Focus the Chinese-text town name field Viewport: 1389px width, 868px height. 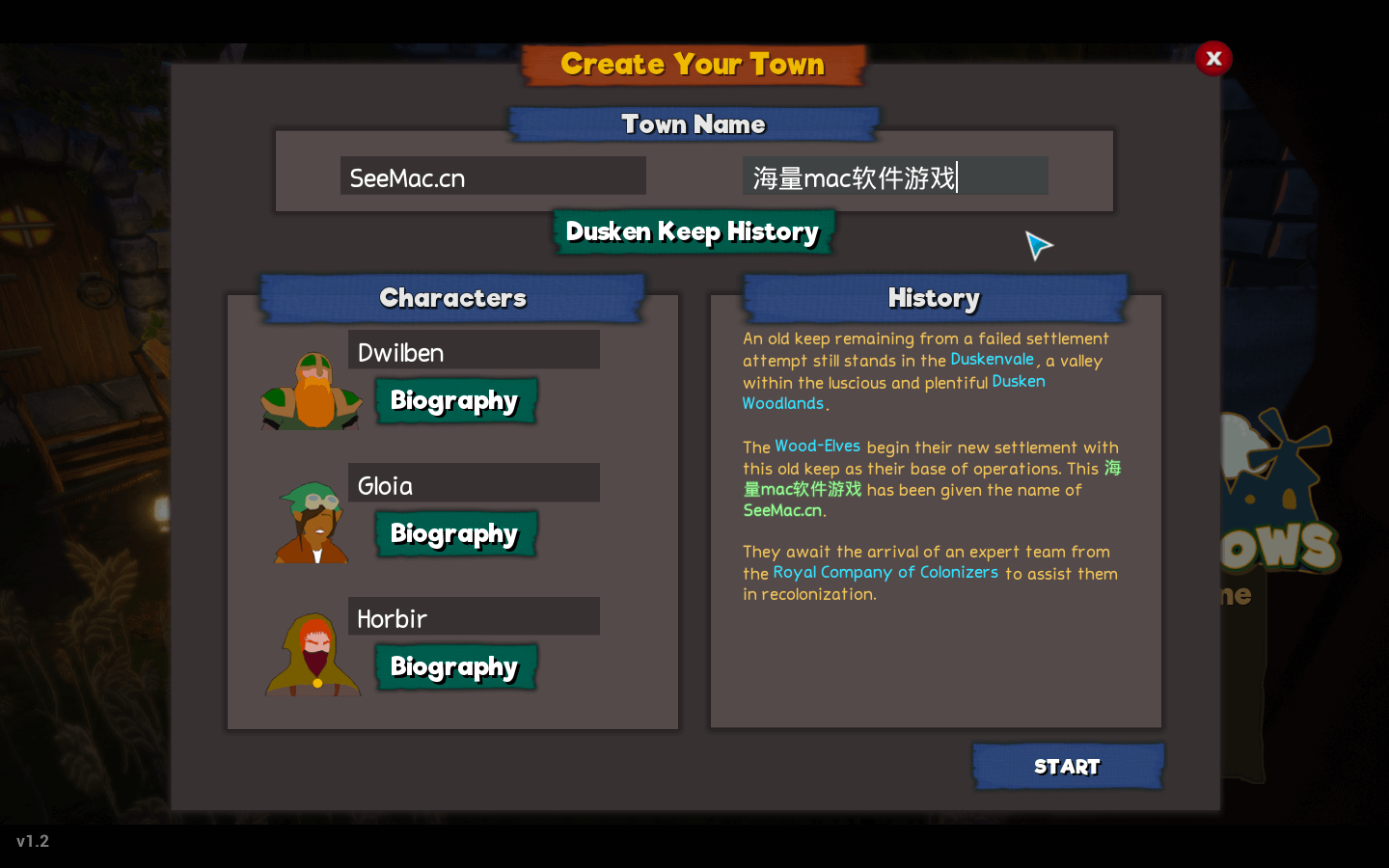click(x=894, y=176)
